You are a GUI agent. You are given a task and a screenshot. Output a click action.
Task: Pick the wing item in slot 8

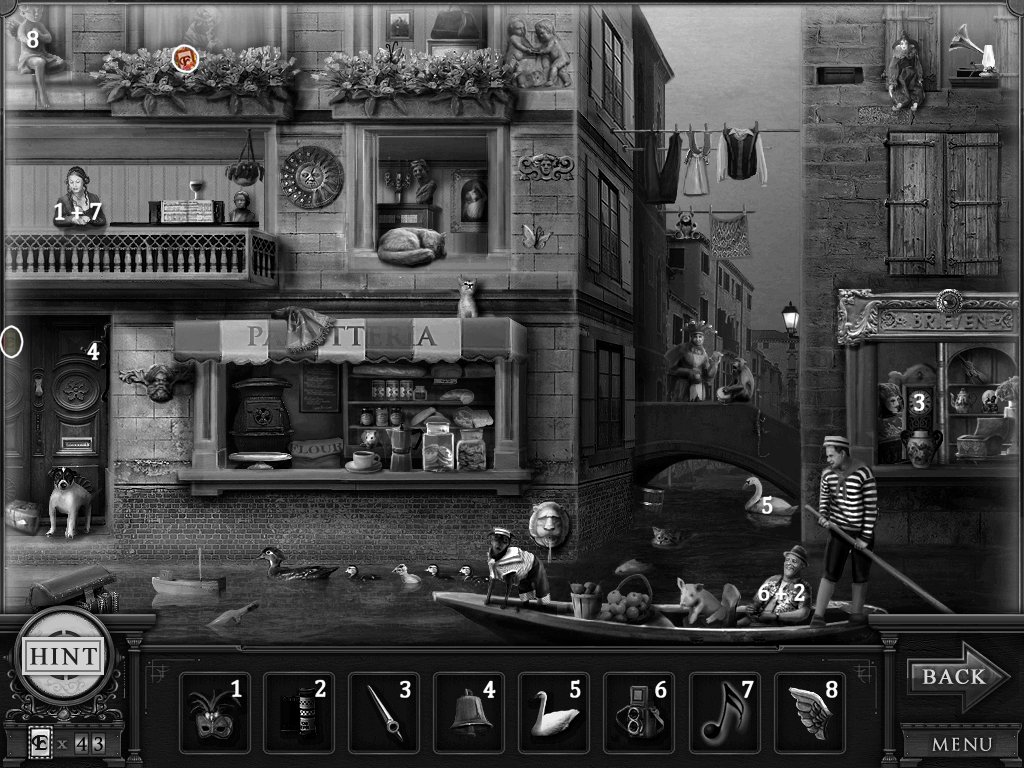810,713
